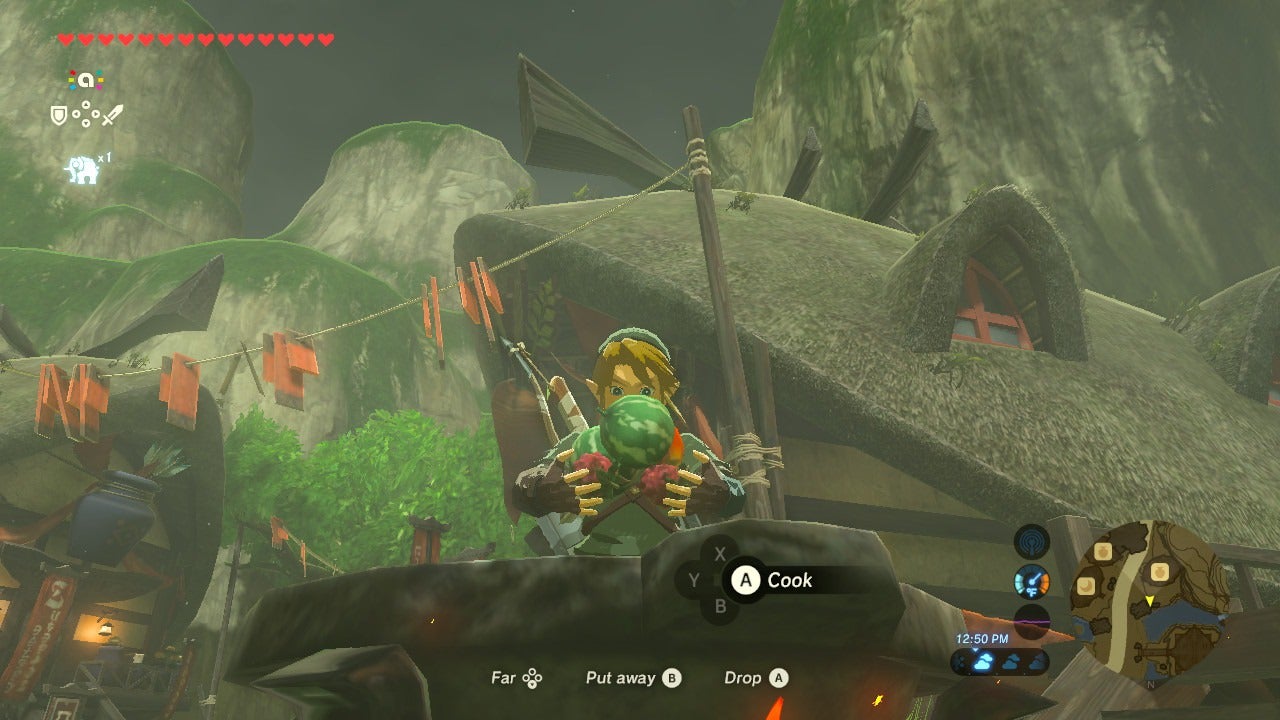Select the sword icon in the equipment HUD
Viewport: 1280px width, 720px height.
[x=112, y=114]
